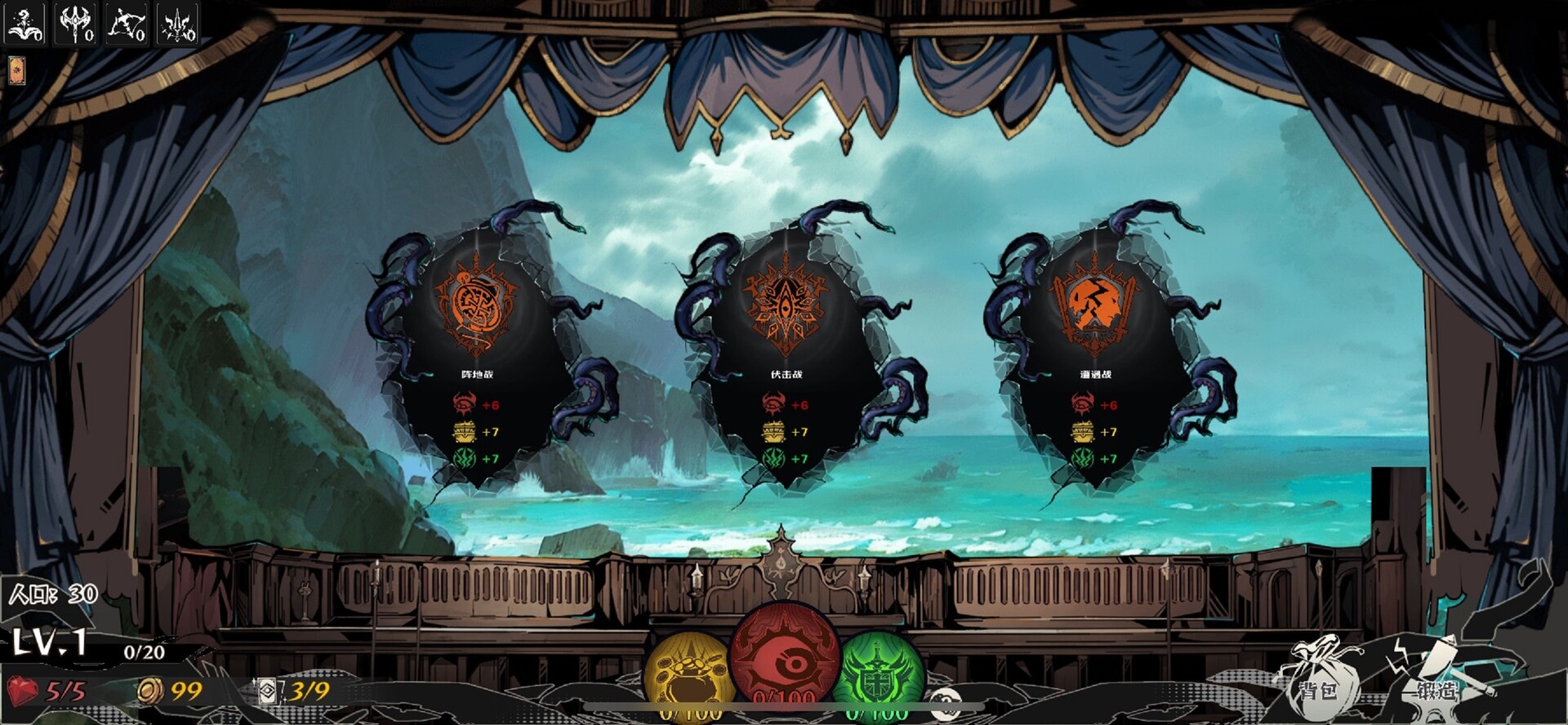Select the sword unit counter icon
Image resolution: width=1568 pixels, height=725 pixels.
coord(176,20)
